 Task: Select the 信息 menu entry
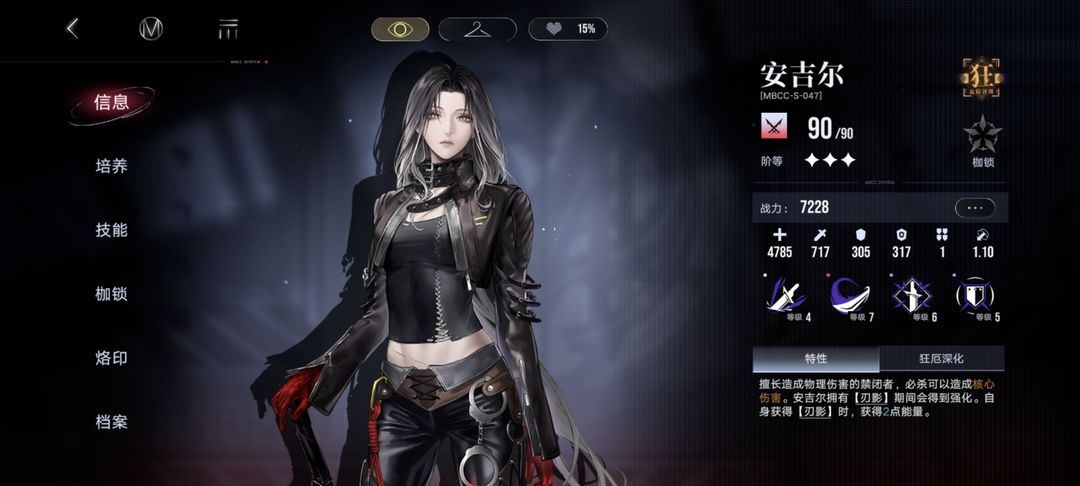tap(111, 102)
